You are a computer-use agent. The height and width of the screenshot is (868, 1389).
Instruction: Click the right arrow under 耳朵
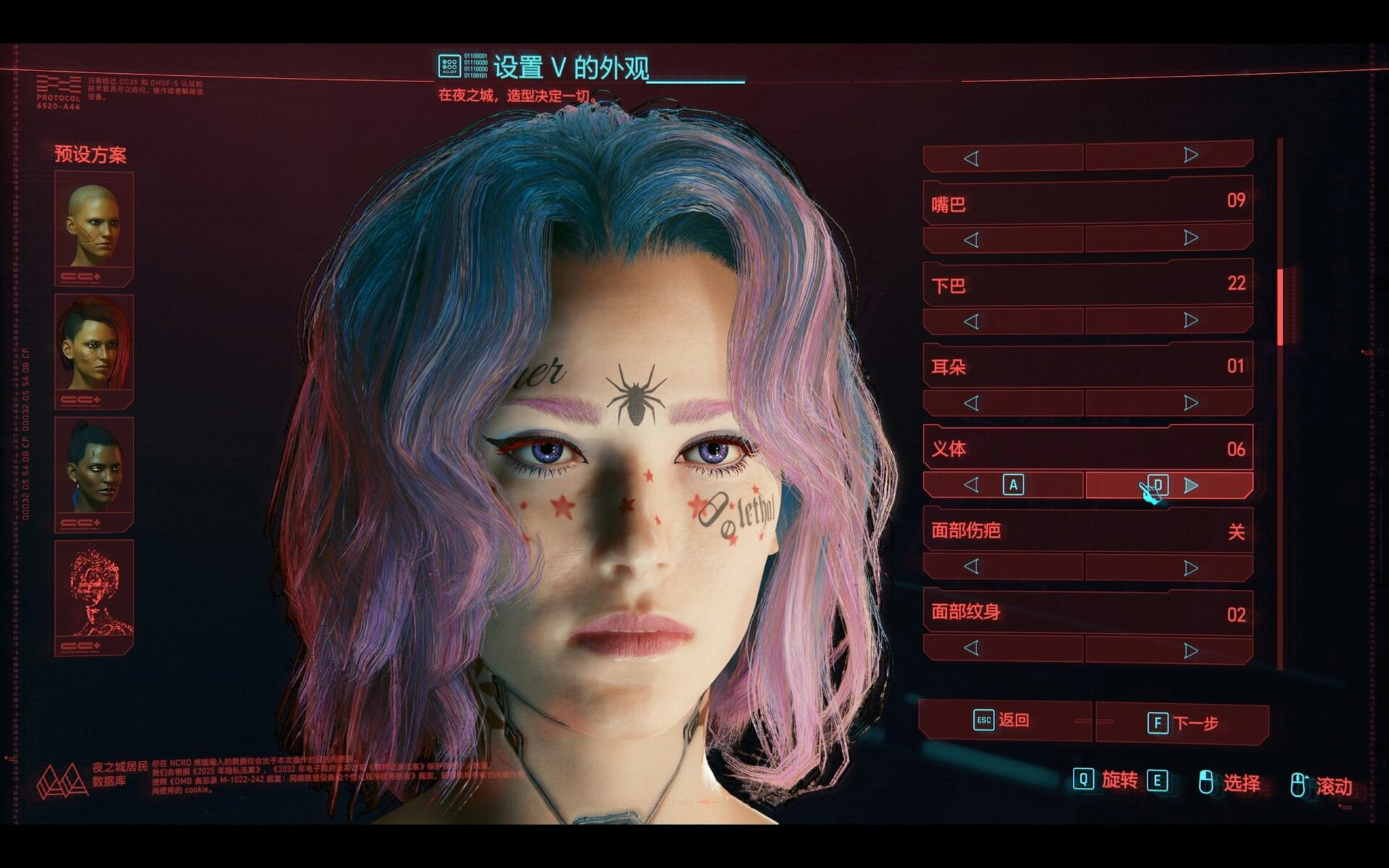click(x=1190, y=401)
